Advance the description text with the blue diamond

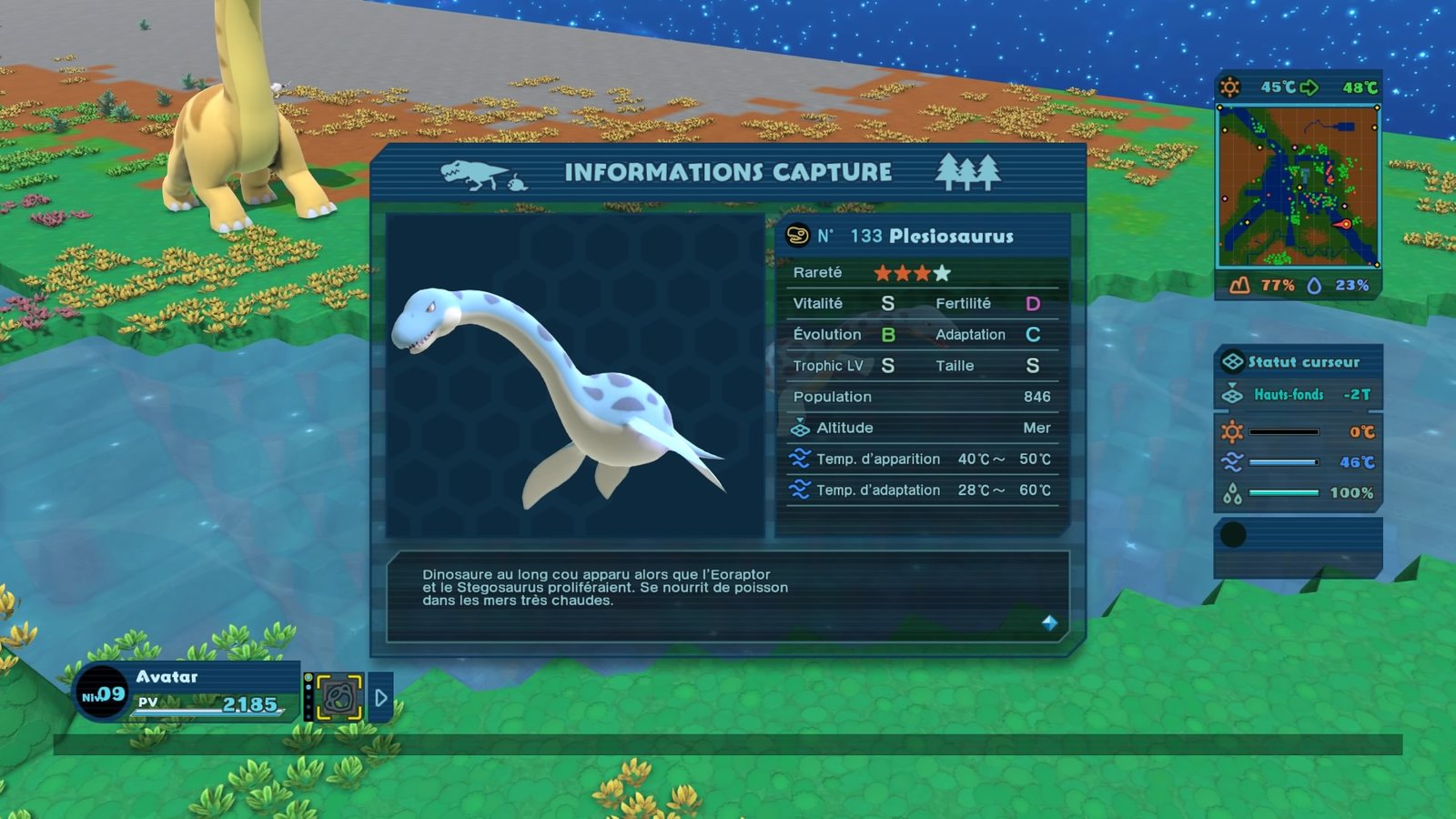coord(1049,622)
